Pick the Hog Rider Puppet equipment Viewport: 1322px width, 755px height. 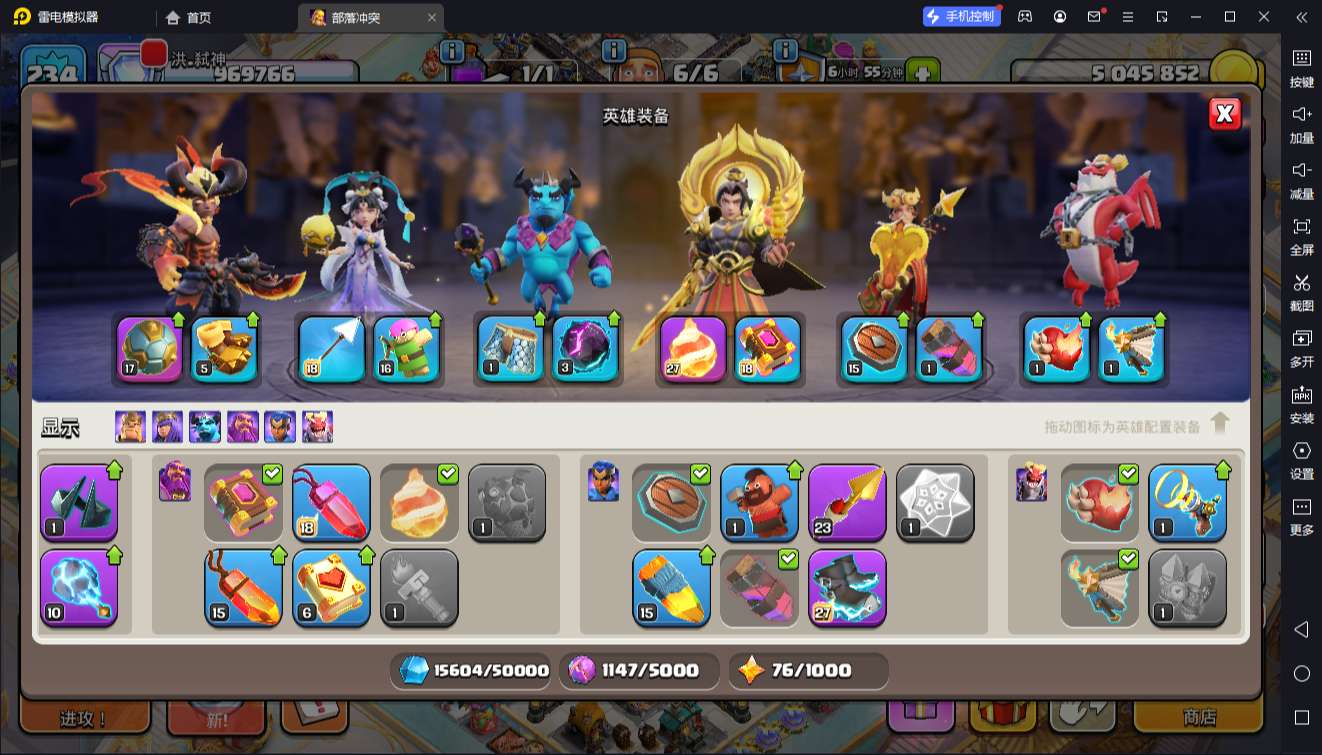coord(759,502)
